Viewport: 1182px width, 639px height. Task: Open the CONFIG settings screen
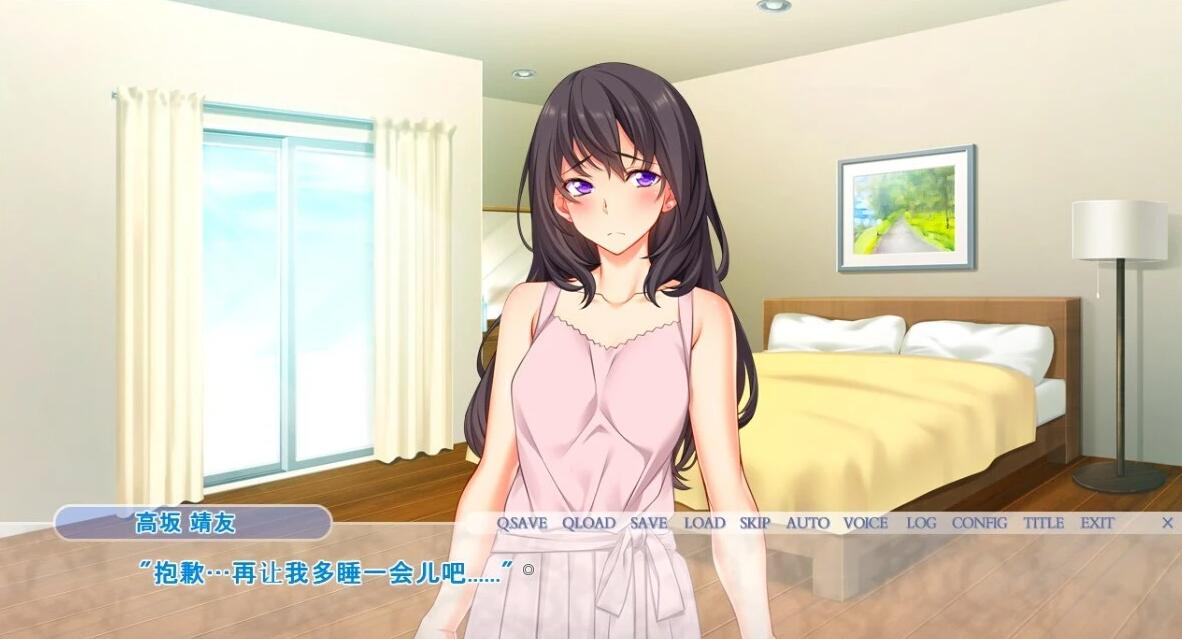(x=980, y=523)
